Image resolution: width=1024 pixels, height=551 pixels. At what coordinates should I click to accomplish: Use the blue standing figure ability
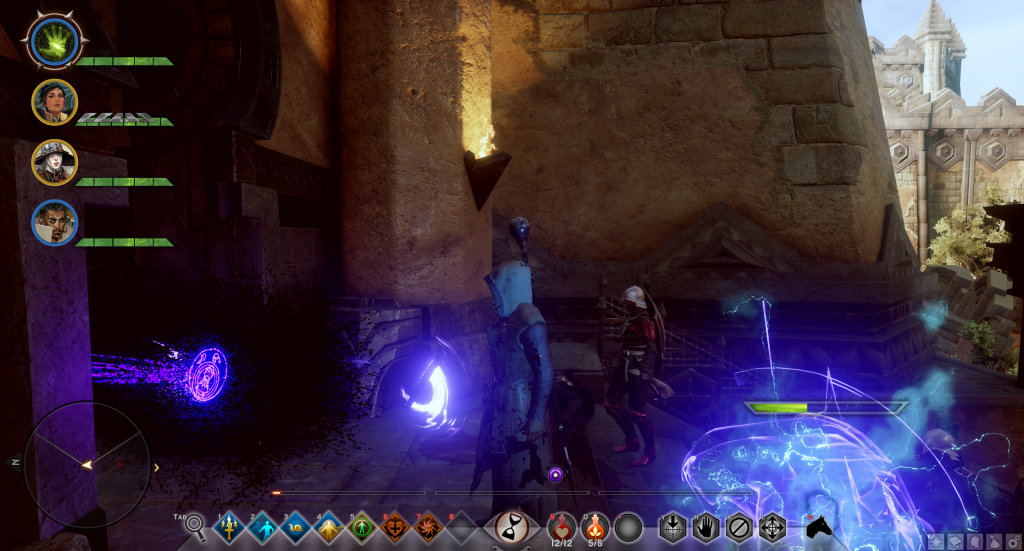263,526
